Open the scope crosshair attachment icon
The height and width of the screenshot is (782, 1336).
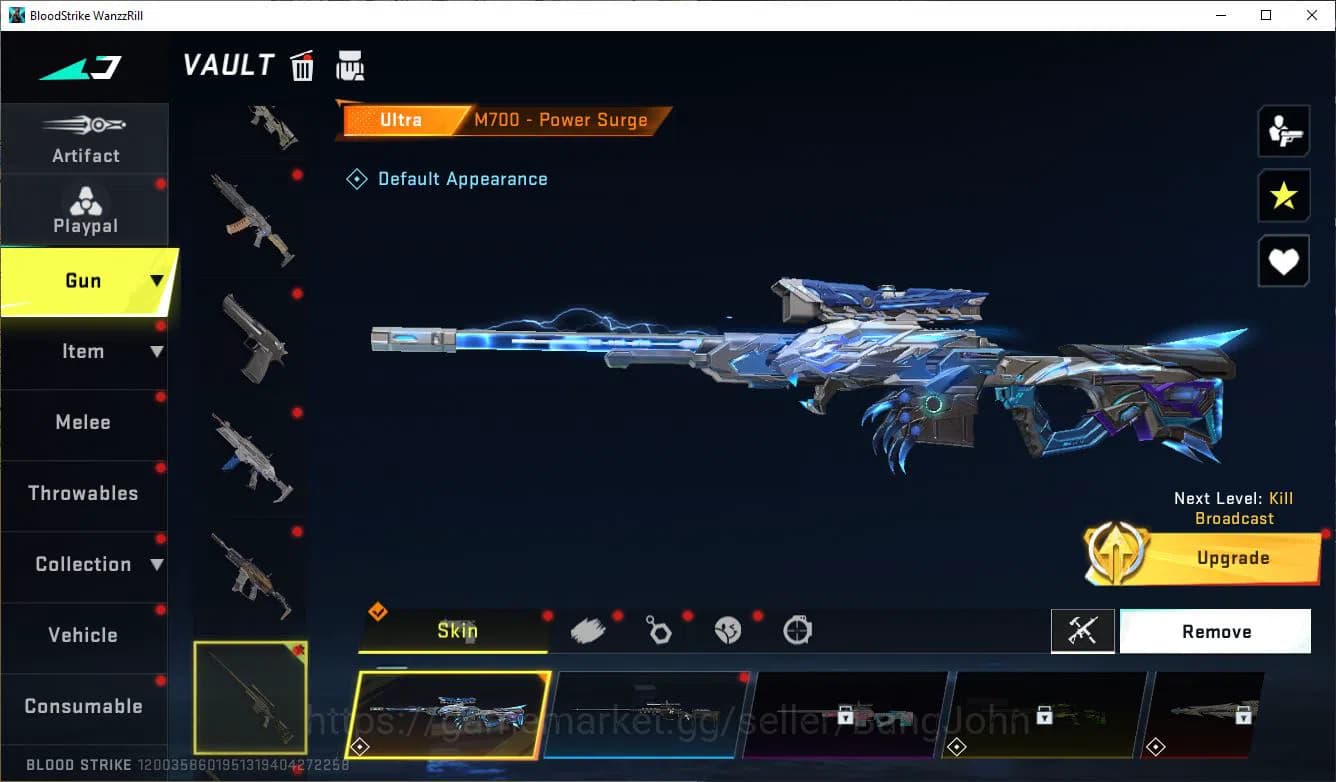coord(797,630)
